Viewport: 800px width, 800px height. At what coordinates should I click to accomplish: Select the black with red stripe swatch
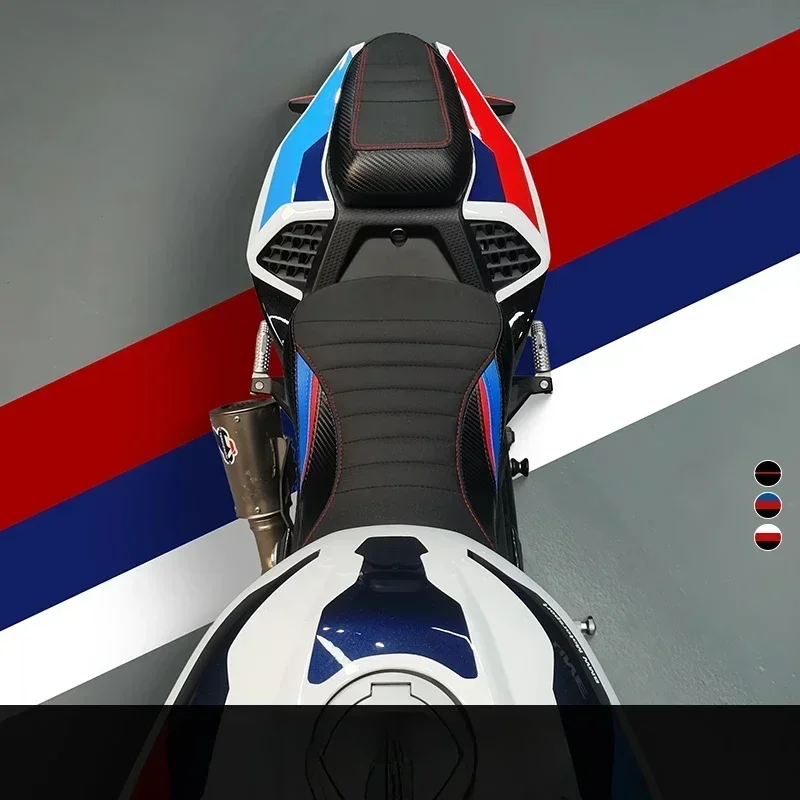click(767, 473)
